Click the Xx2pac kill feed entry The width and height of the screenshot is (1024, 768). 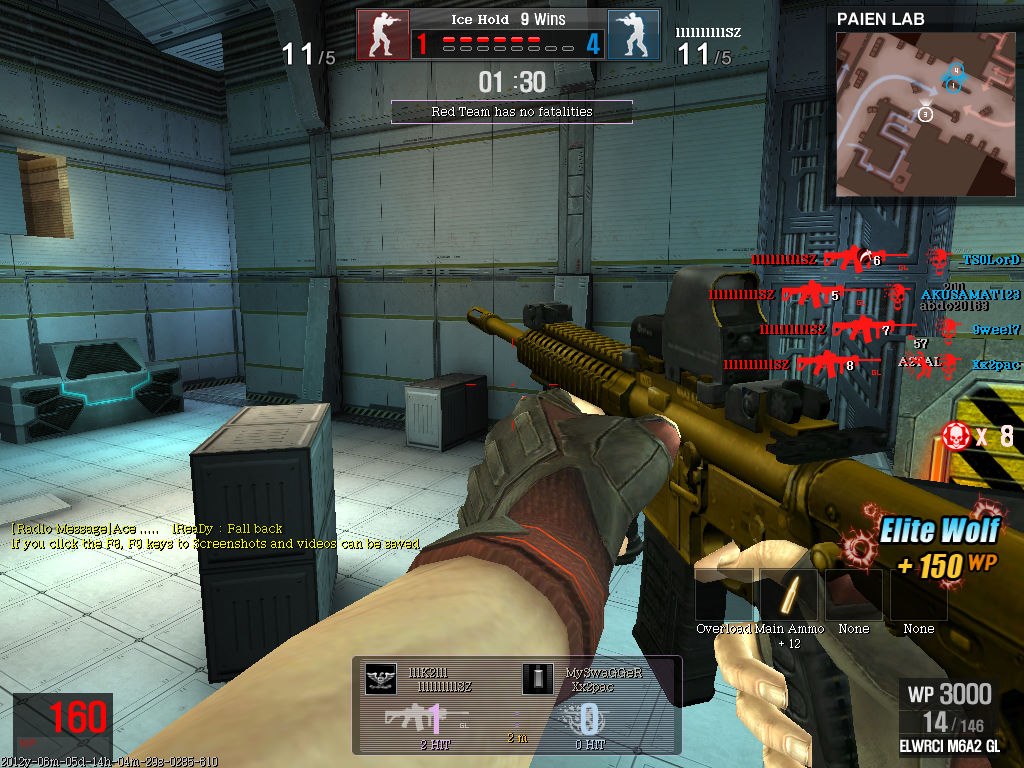[x=996, y=365]
